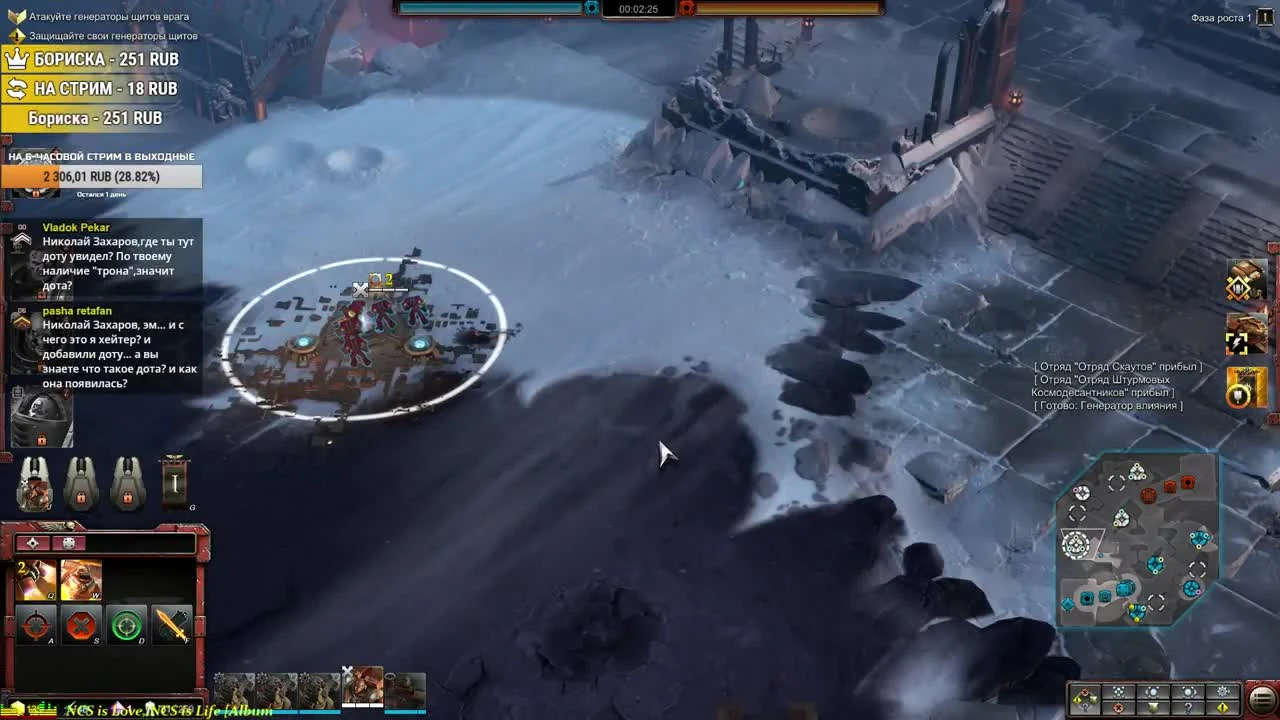Switch to the diamond tab on the command card

(32, 543)
